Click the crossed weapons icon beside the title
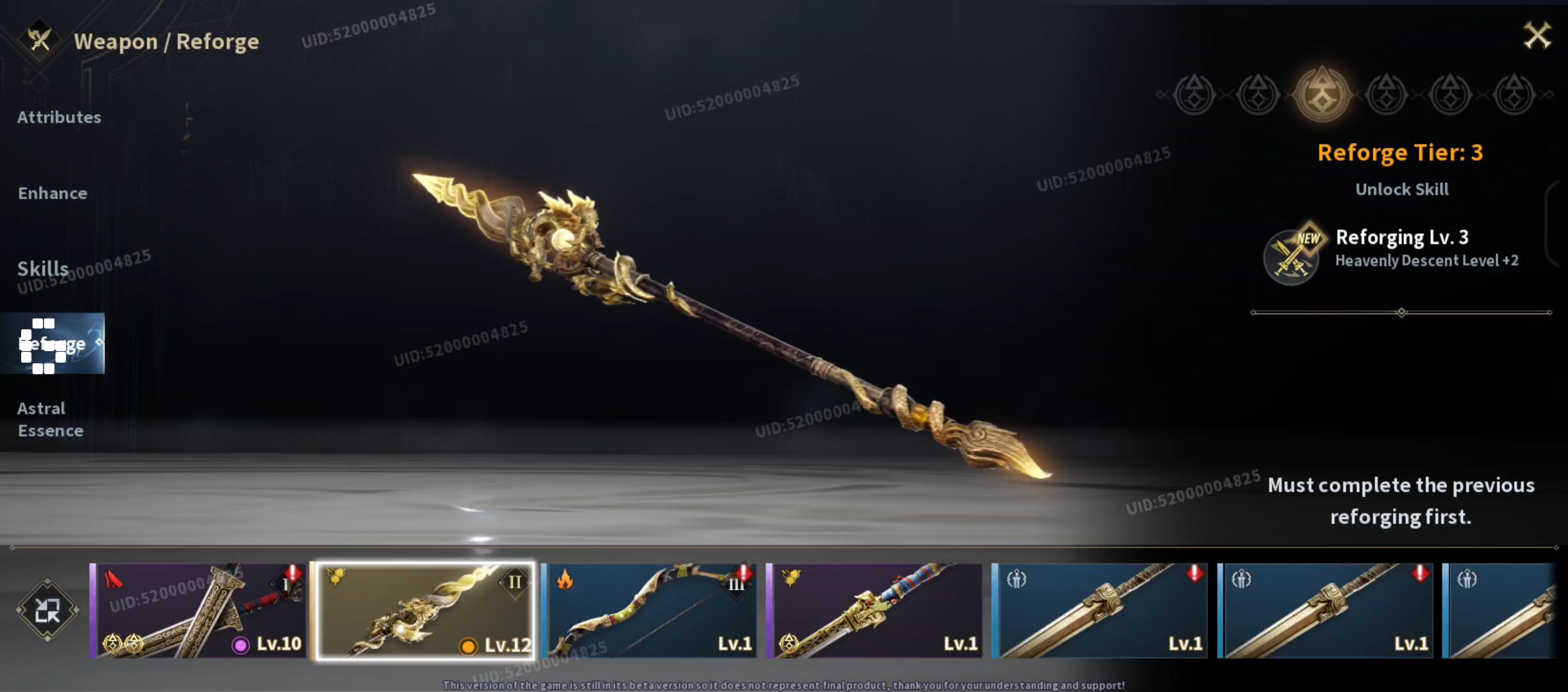The height and width of the screenshot is (692, 1568). point(40,40)
